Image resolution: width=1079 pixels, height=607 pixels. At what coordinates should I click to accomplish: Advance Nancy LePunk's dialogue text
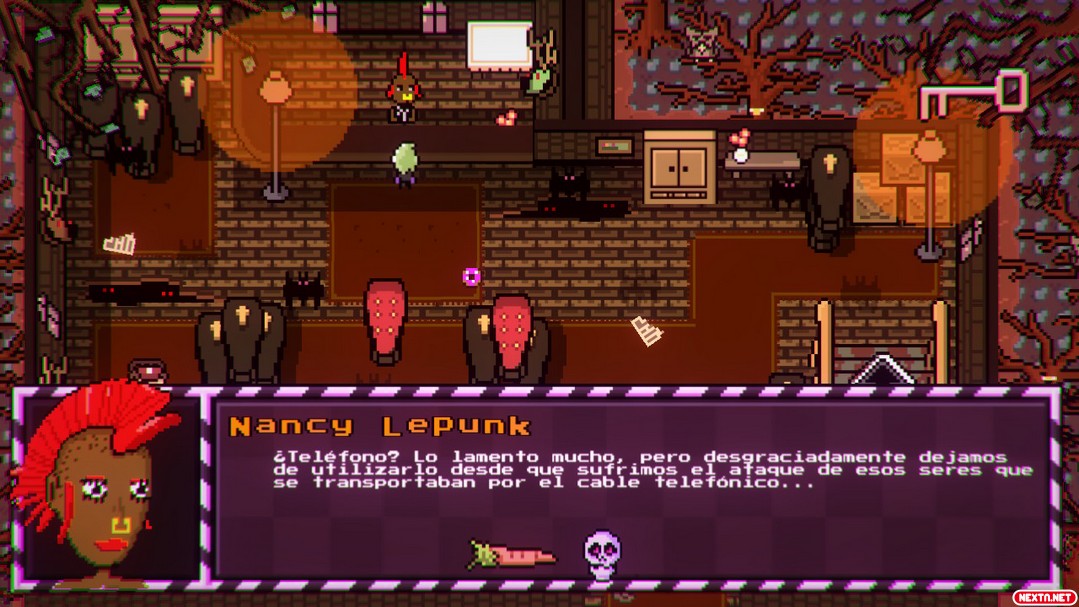(652, 469)
